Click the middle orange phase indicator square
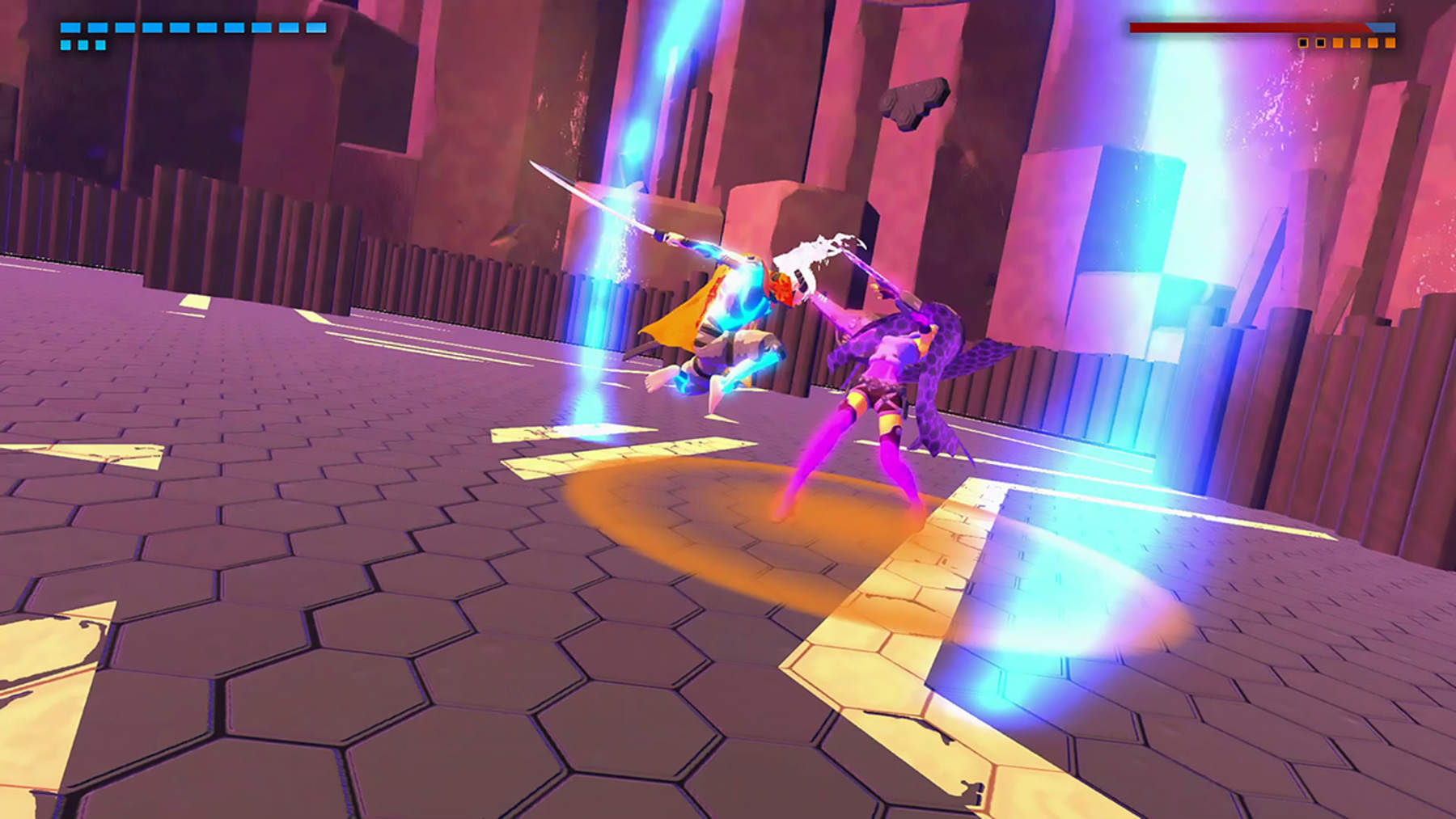1456x819 pixels. click(1357, 43)
